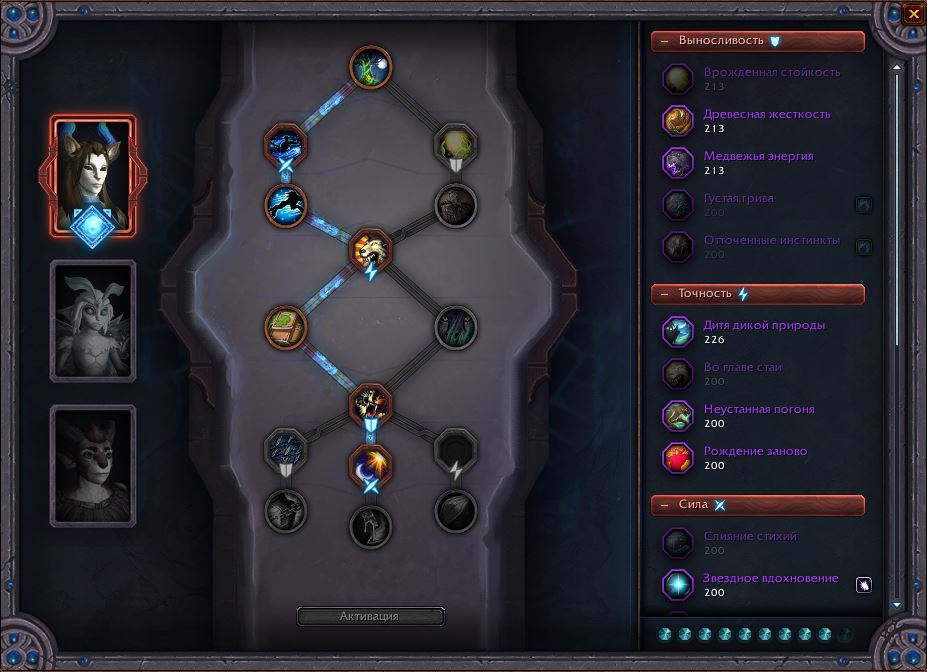
Task: Collapse the Сила section
Action: point(665,505)
